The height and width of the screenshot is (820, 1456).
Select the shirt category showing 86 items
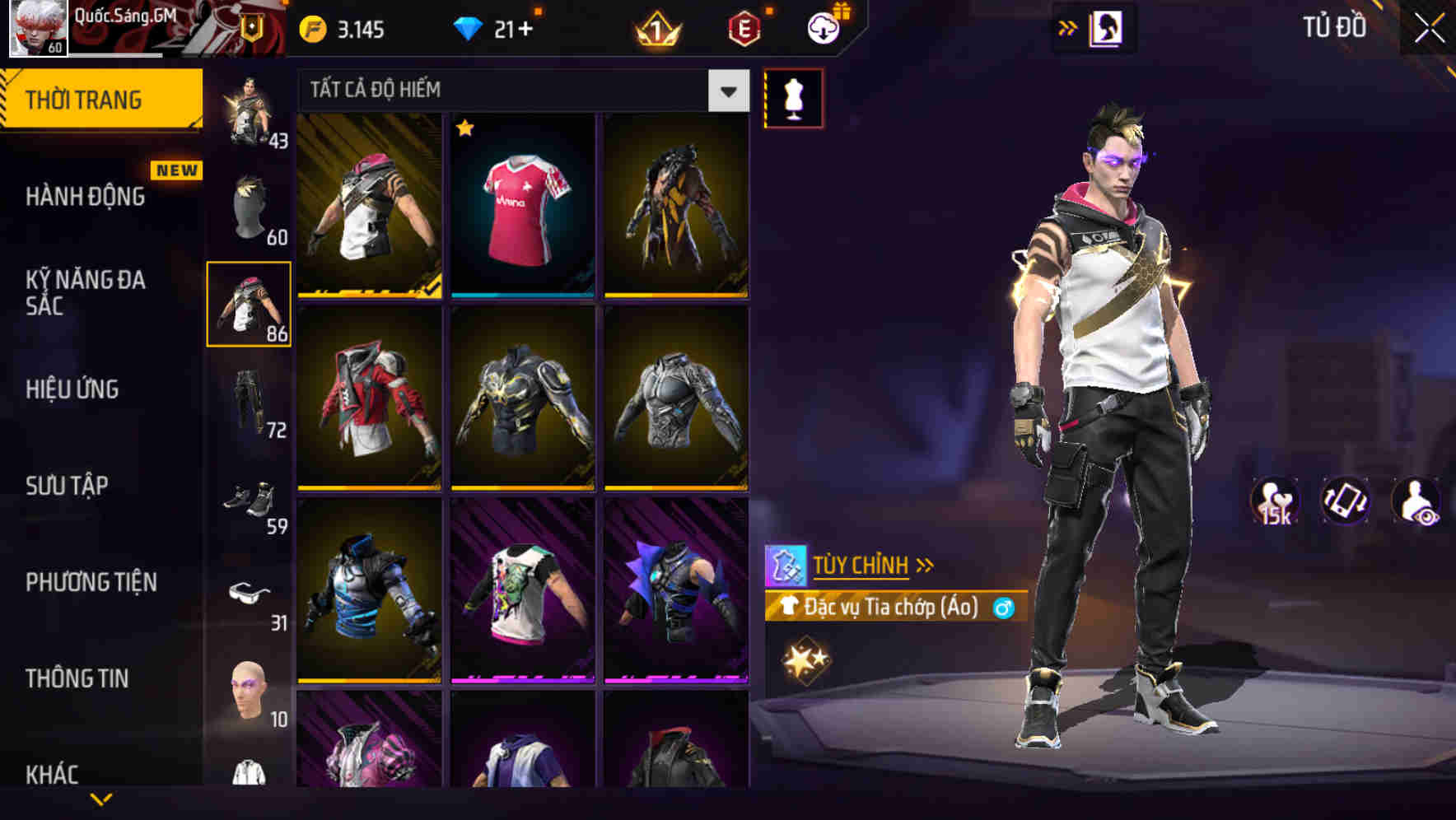click(250, 305)
